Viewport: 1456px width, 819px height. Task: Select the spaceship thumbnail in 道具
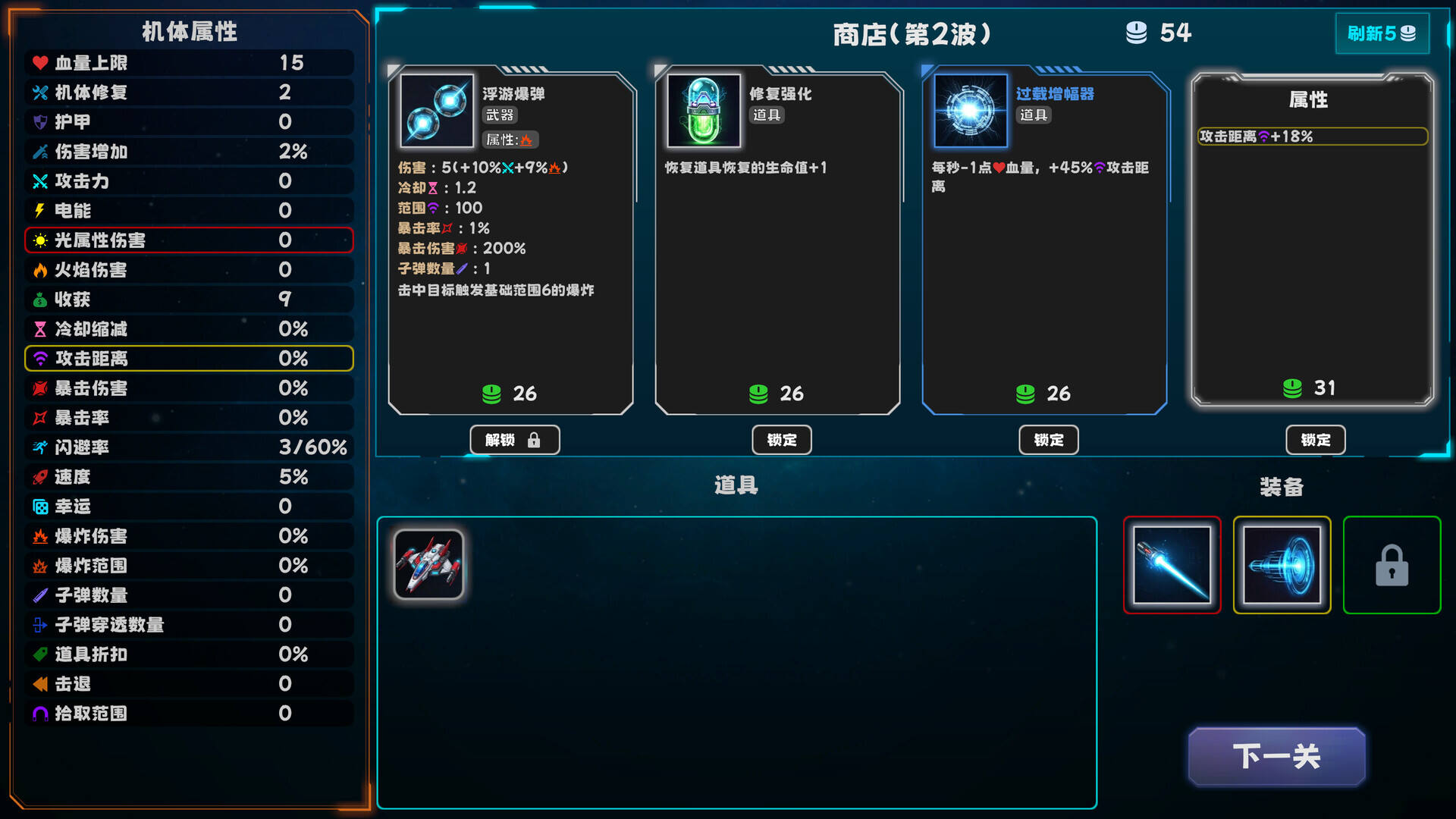pos(428,565)
